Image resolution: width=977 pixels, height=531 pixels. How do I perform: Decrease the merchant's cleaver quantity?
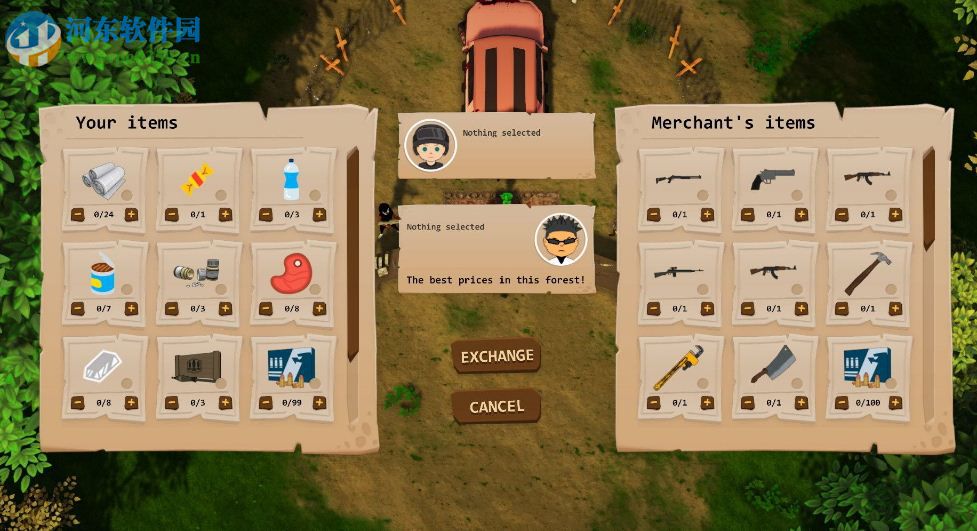point(748,403)
